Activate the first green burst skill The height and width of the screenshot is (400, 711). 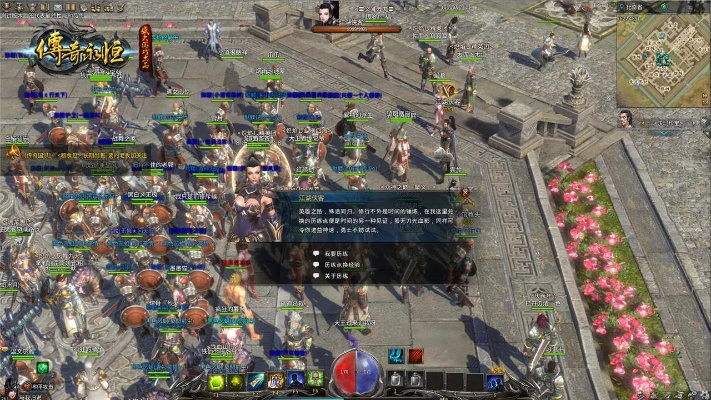(215, 380)
